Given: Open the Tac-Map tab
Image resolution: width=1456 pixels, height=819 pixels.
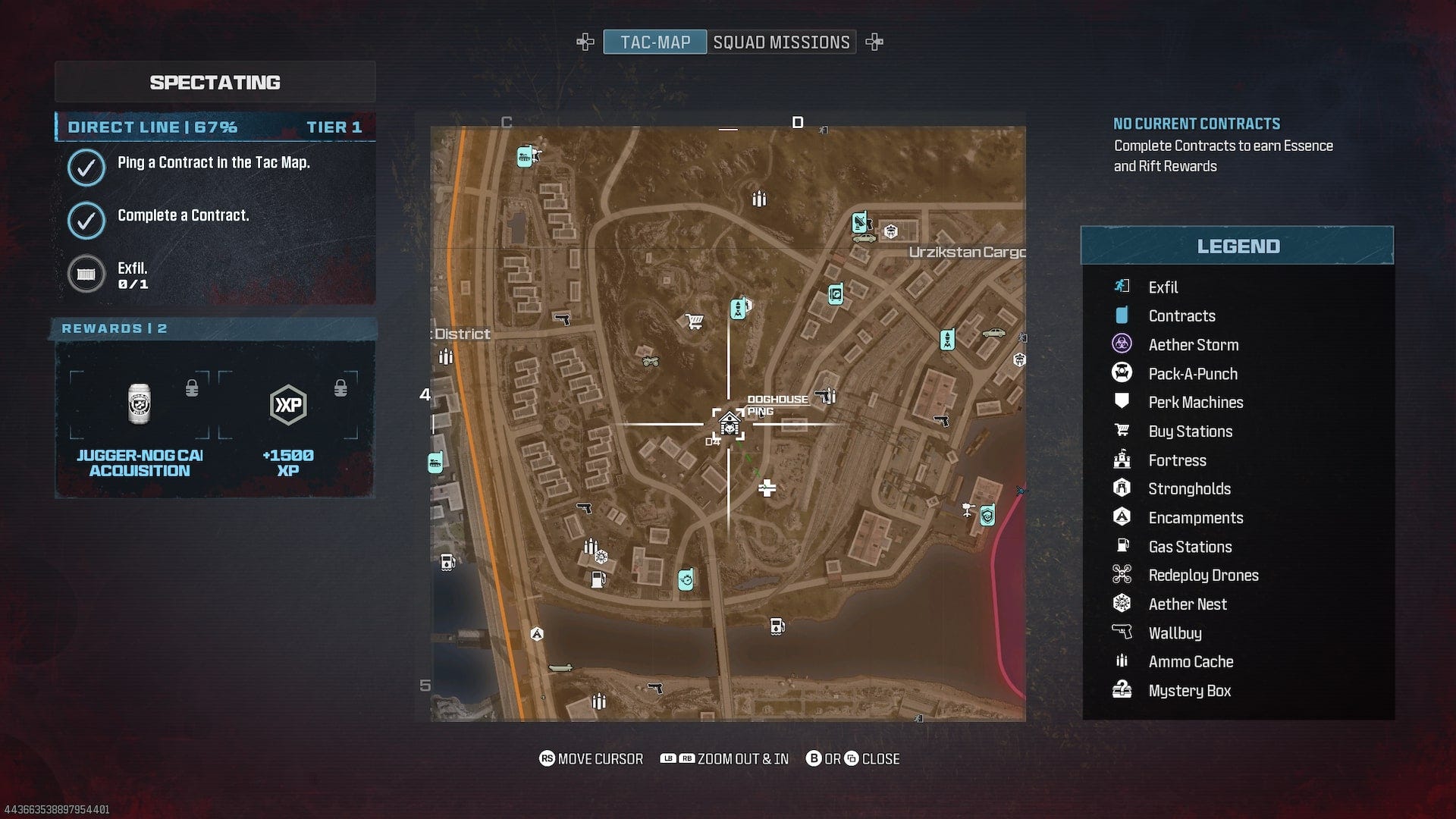Looking at the screenshot, I should pos(655,42).
